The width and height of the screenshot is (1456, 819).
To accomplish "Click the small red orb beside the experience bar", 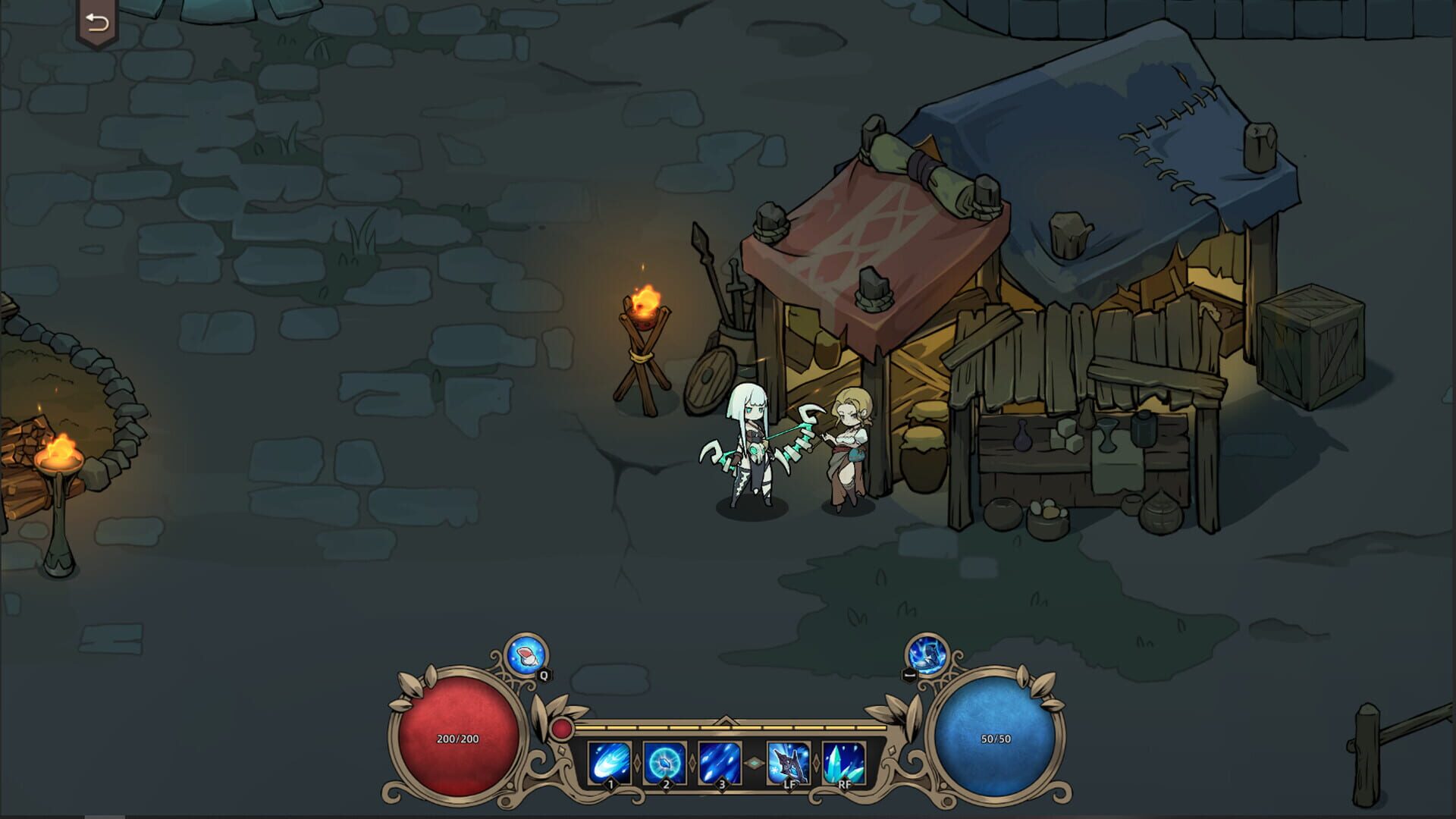I will 561,729.
